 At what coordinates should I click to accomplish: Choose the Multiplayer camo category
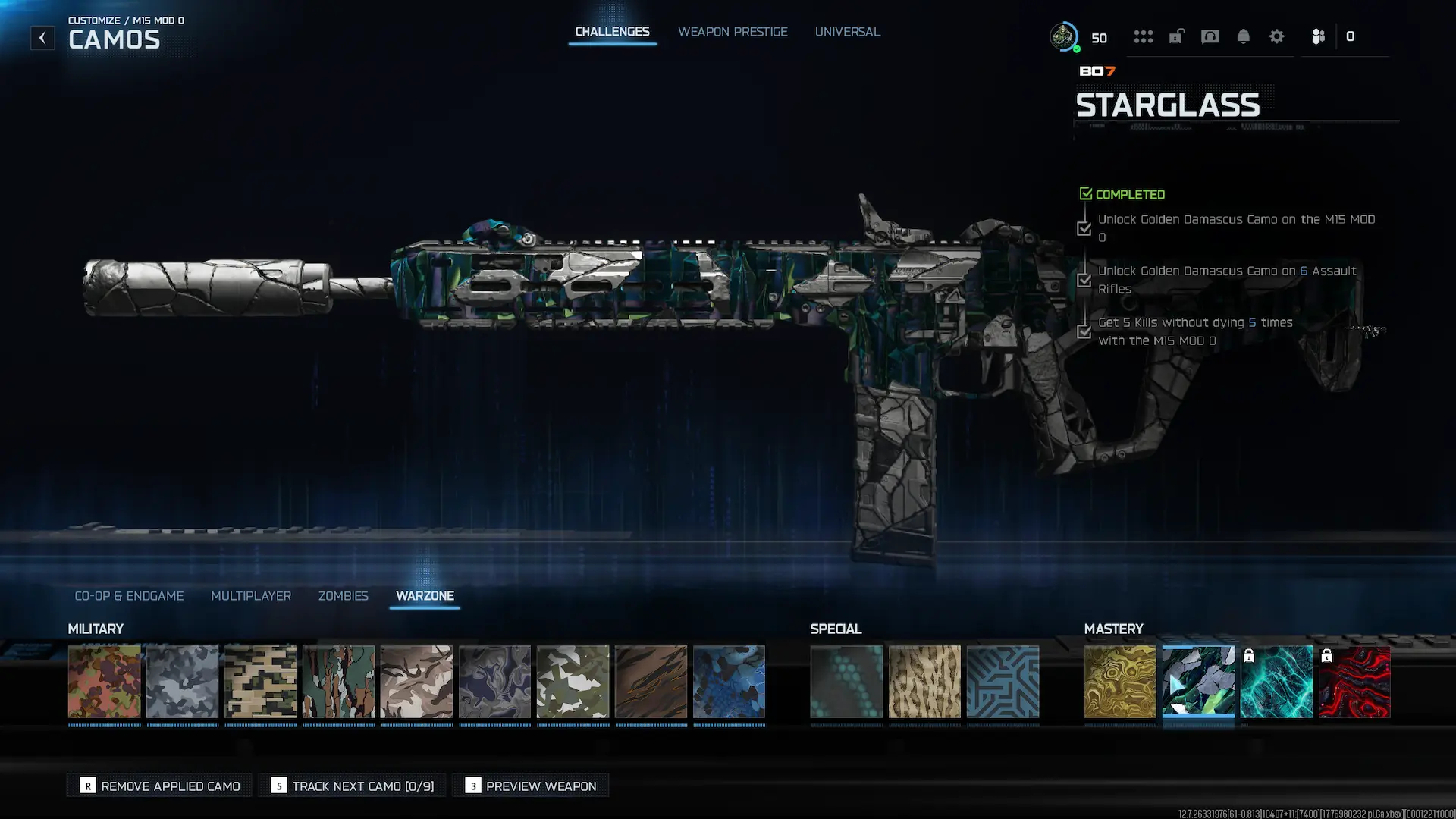pos(251,596)
